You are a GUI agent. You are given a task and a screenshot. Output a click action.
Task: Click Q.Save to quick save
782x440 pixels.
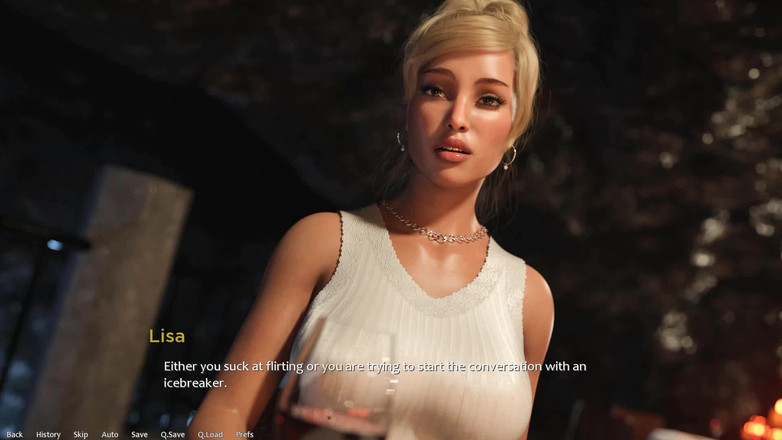[173, 434]
